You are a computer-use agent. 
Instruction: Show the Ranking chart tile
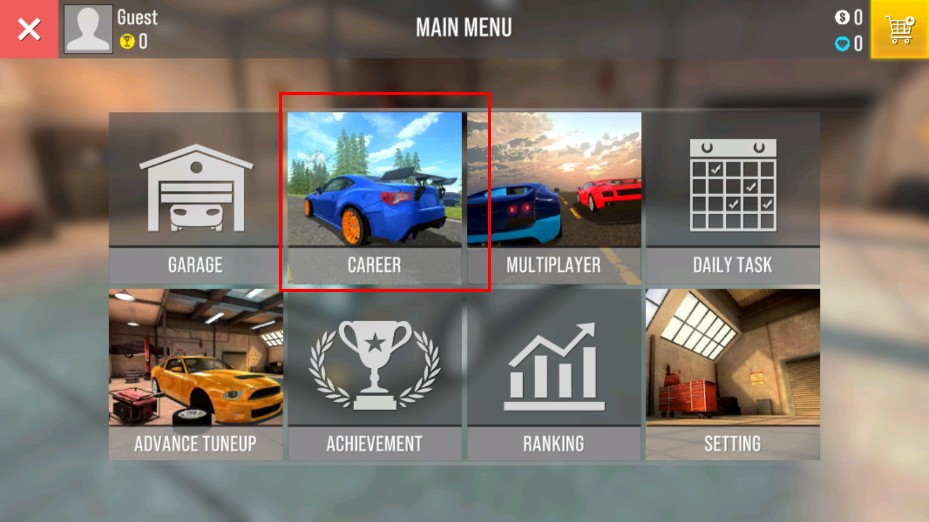point(553,374)
